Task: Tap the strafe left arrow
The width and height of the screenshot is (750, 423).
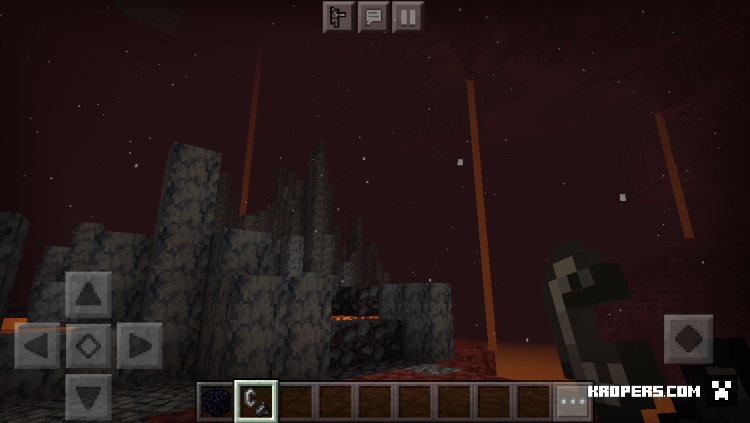Action: pos(37,346)
